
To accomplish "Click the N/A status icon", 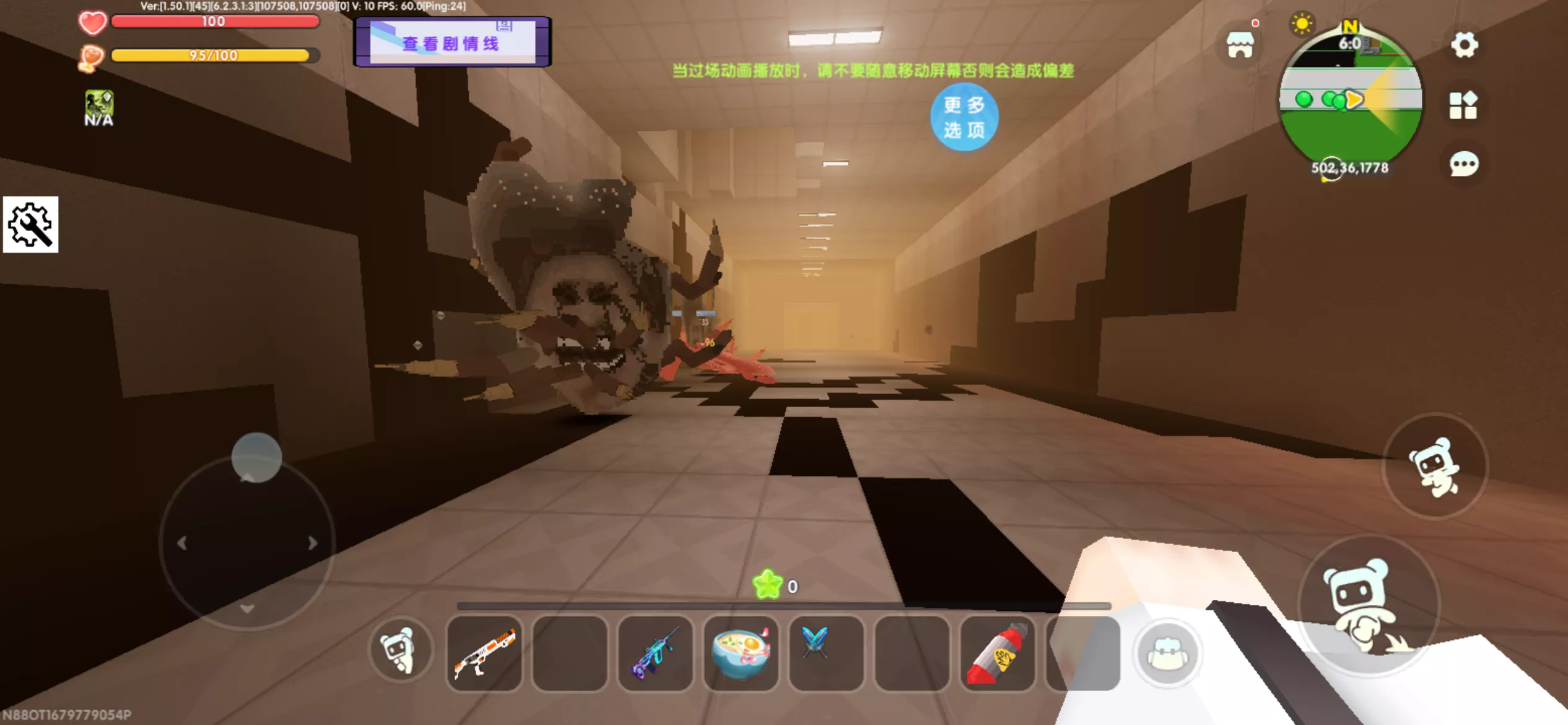I will tap(99, 108).
